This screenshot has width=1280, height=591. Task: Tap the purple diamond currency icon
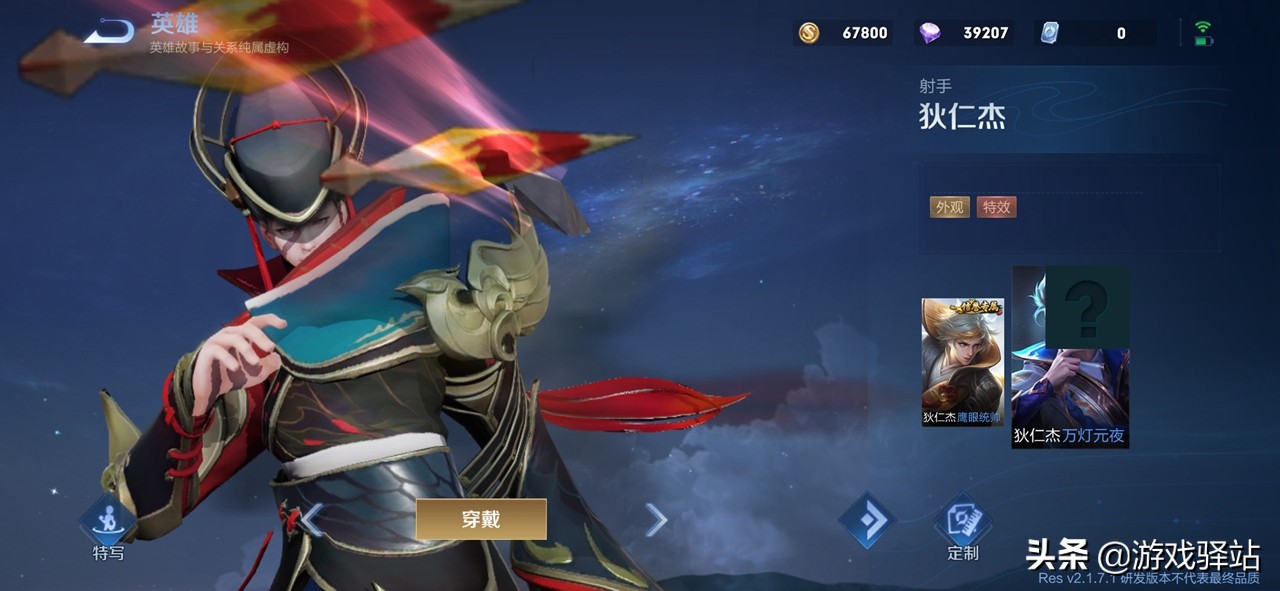[930, 33]
